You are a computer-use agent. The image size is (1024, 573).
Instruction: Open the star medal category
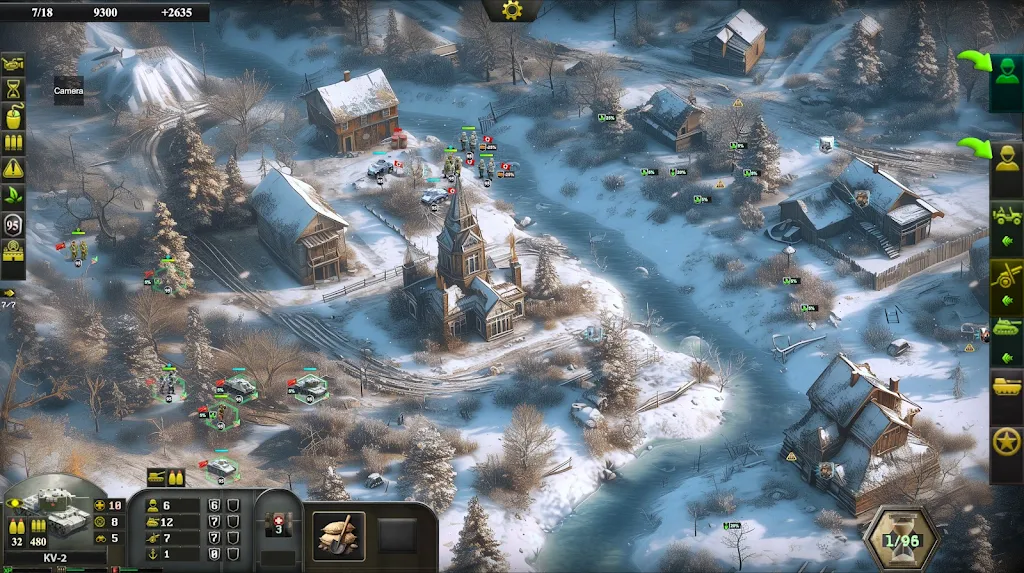[x=1006, y=442]
